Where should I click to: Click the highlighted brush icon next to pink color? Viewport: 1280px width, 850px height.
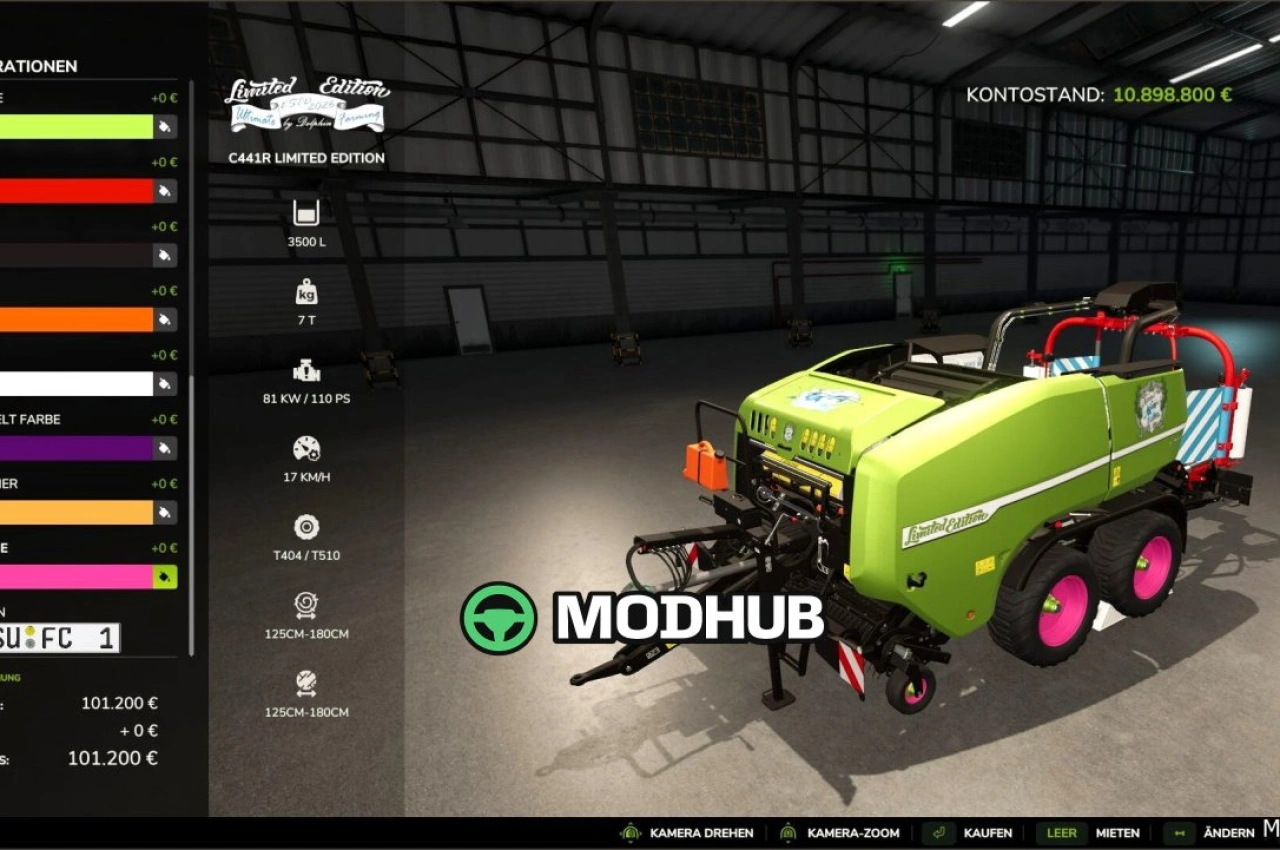[x=166, y=576]
